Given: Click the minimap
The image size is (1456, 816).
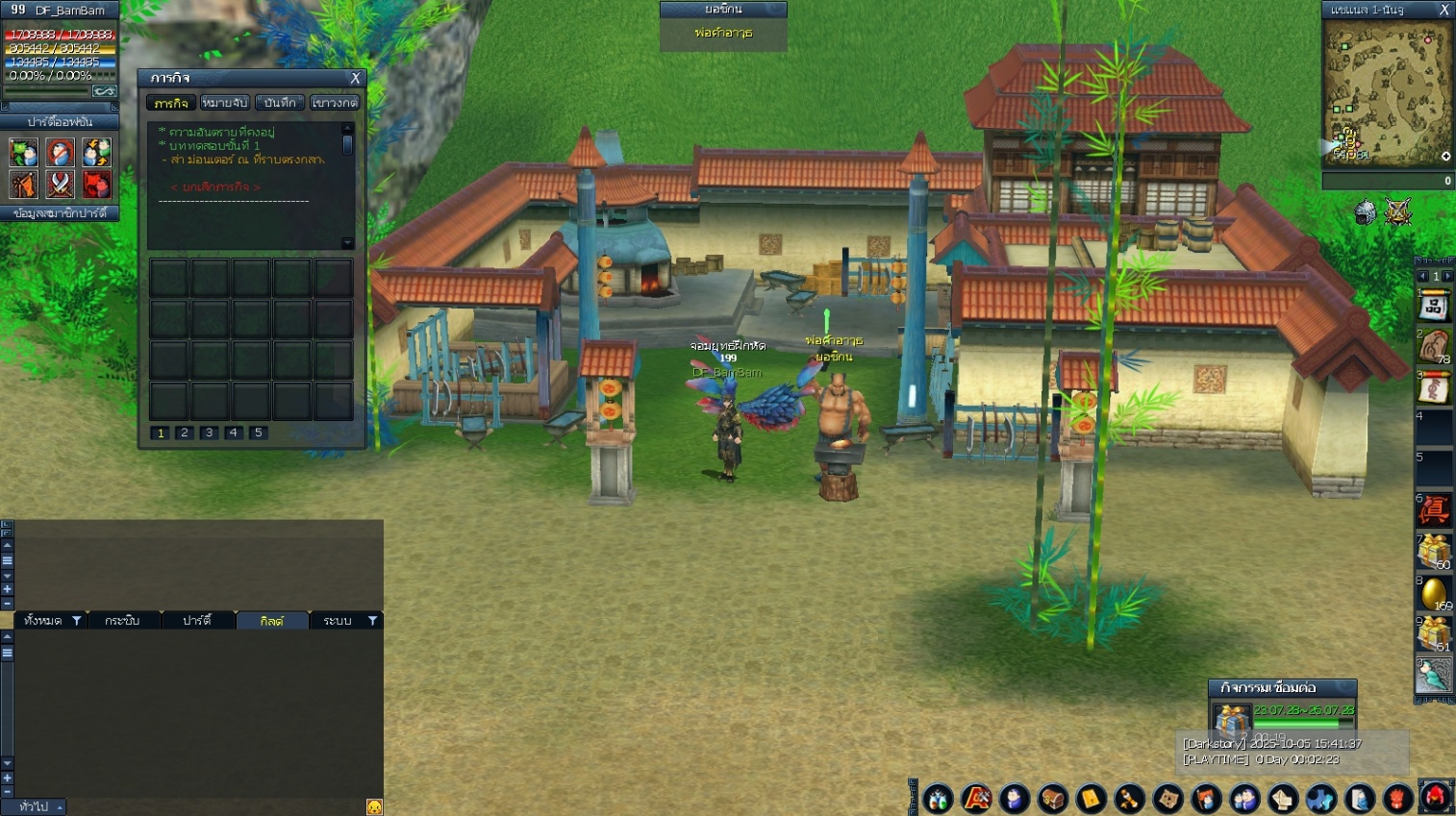Looking at the screenshot, I should [x=1386, y=93].
